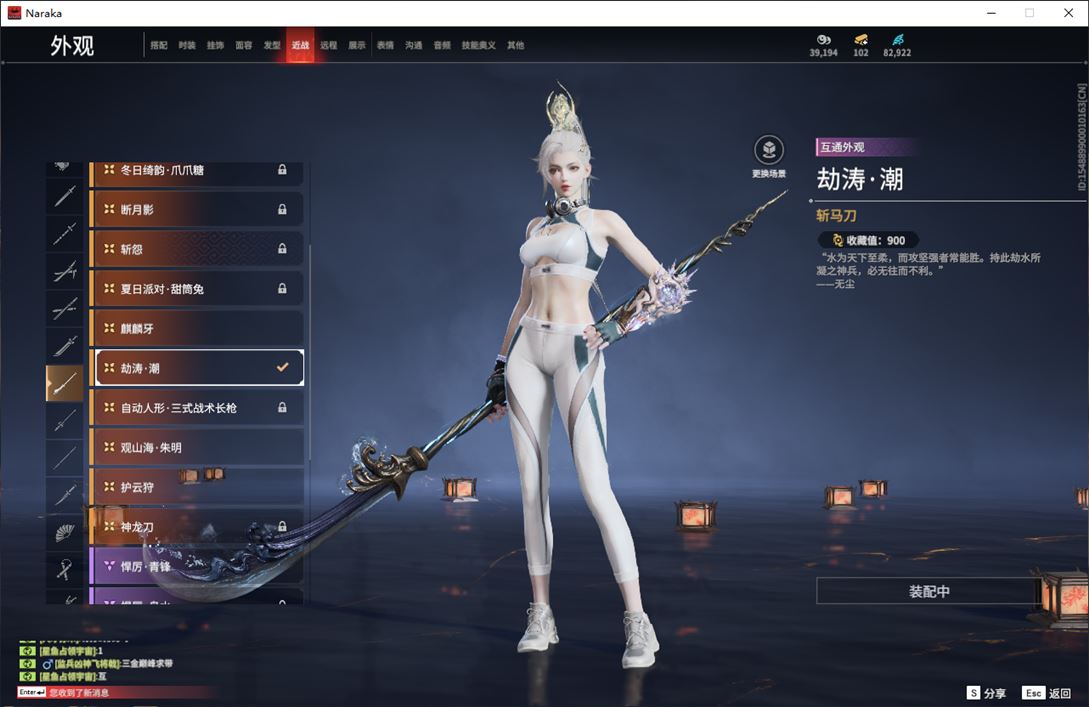This screenshot has width=1089, height=707.
Task: Choose the 斩怨 skin entry
Action: [x=197, y=249]
